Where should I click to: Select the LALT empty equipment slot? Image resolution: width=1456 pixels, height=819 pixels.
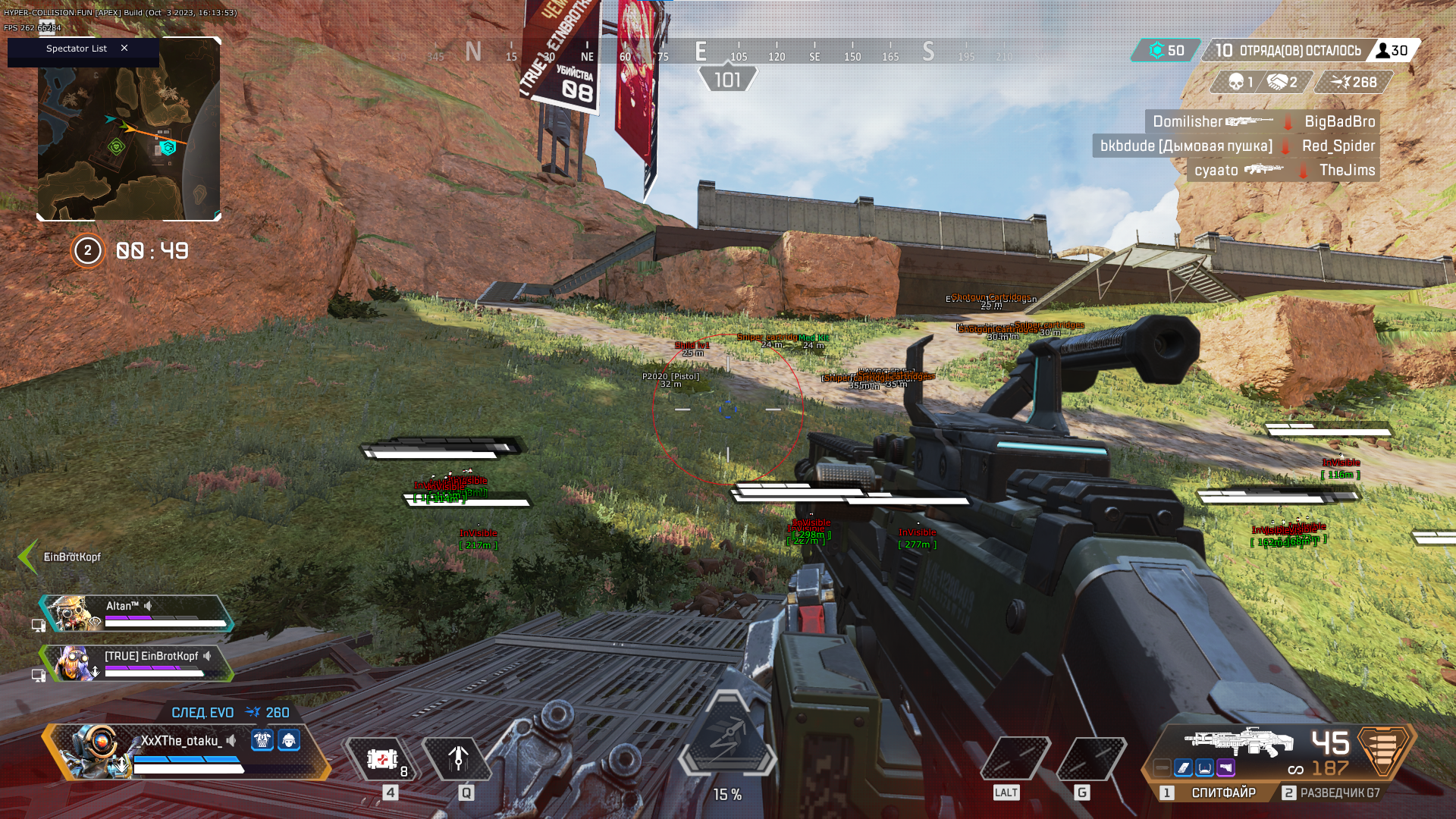point(1015,758)
